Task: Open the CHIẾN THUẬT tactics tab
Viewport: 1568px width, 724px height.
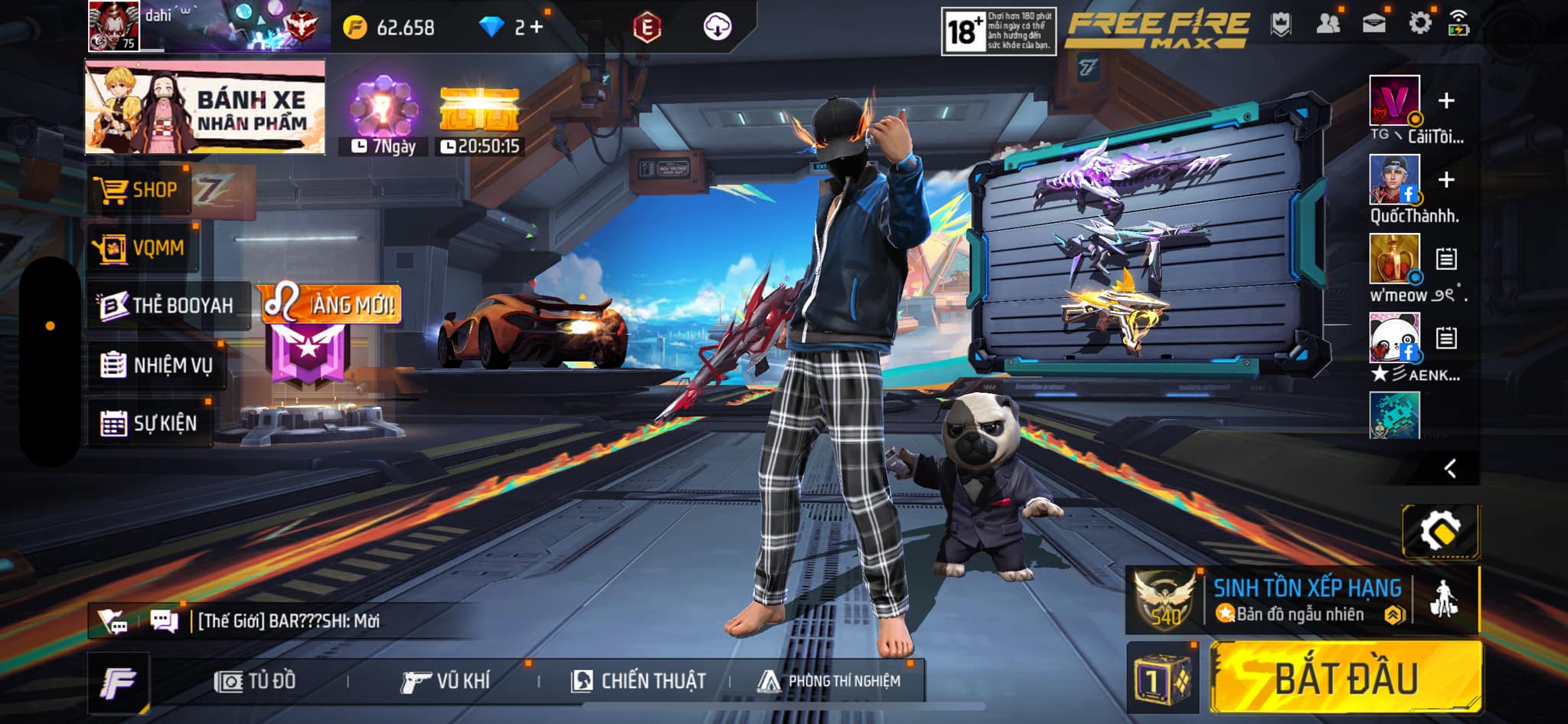Action: (639, 681)
